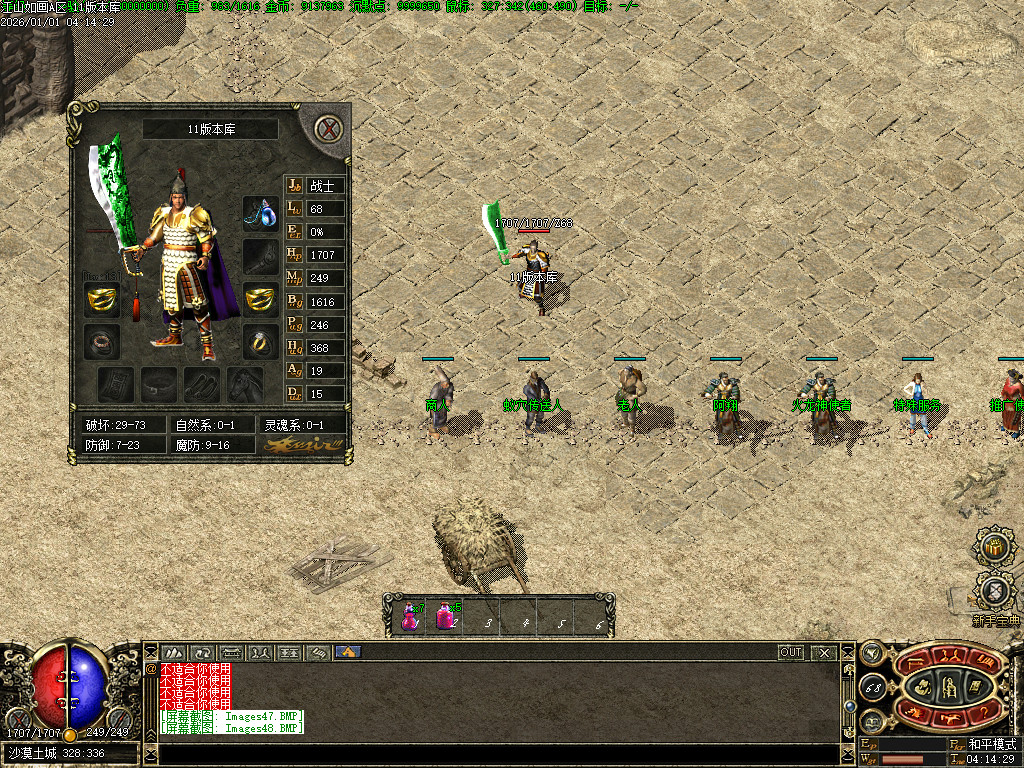Open the gold gift box icon

(x=994, y=549)
